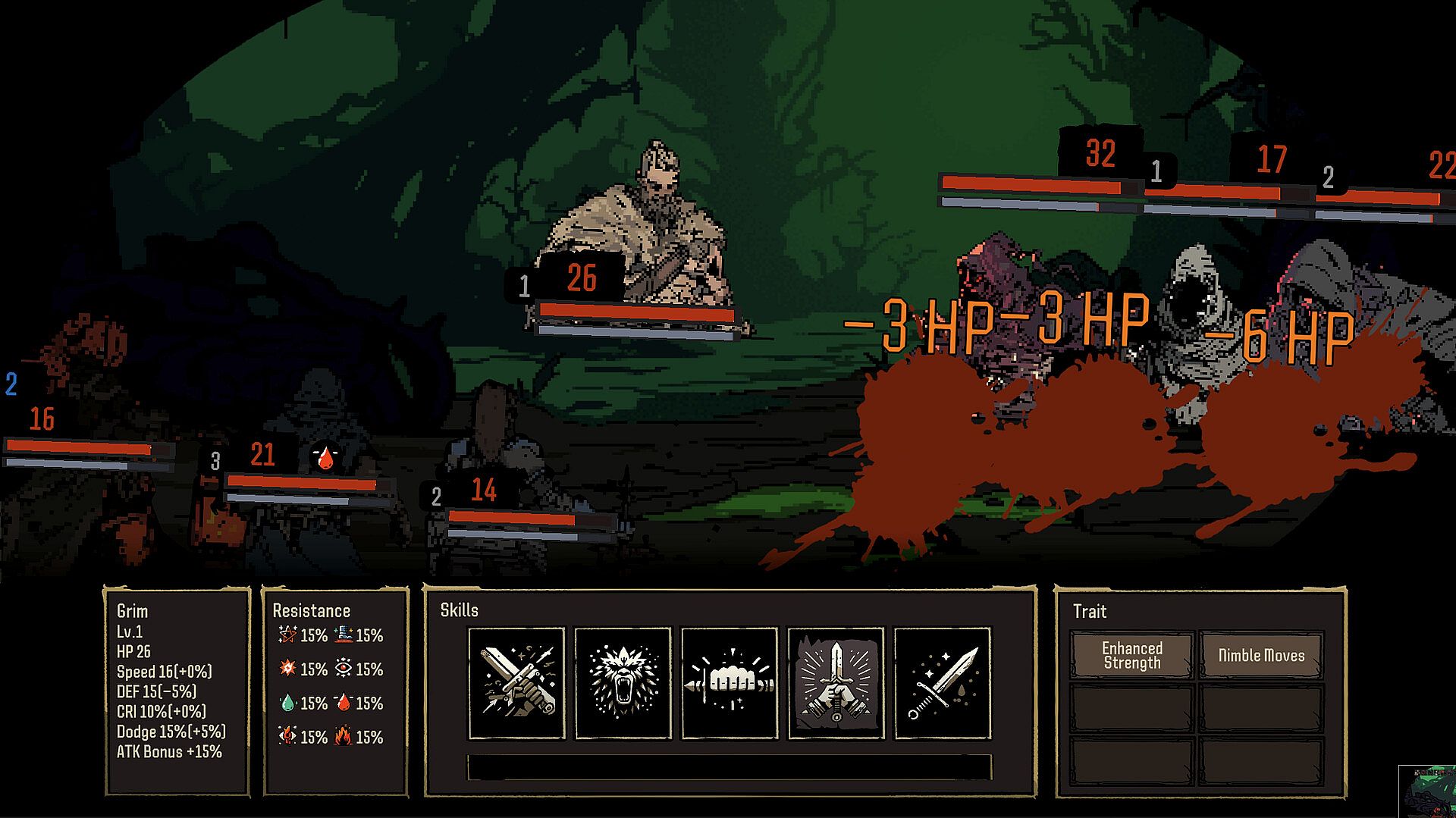Choose the raised glowing sword skill

(x=836, y=682)
